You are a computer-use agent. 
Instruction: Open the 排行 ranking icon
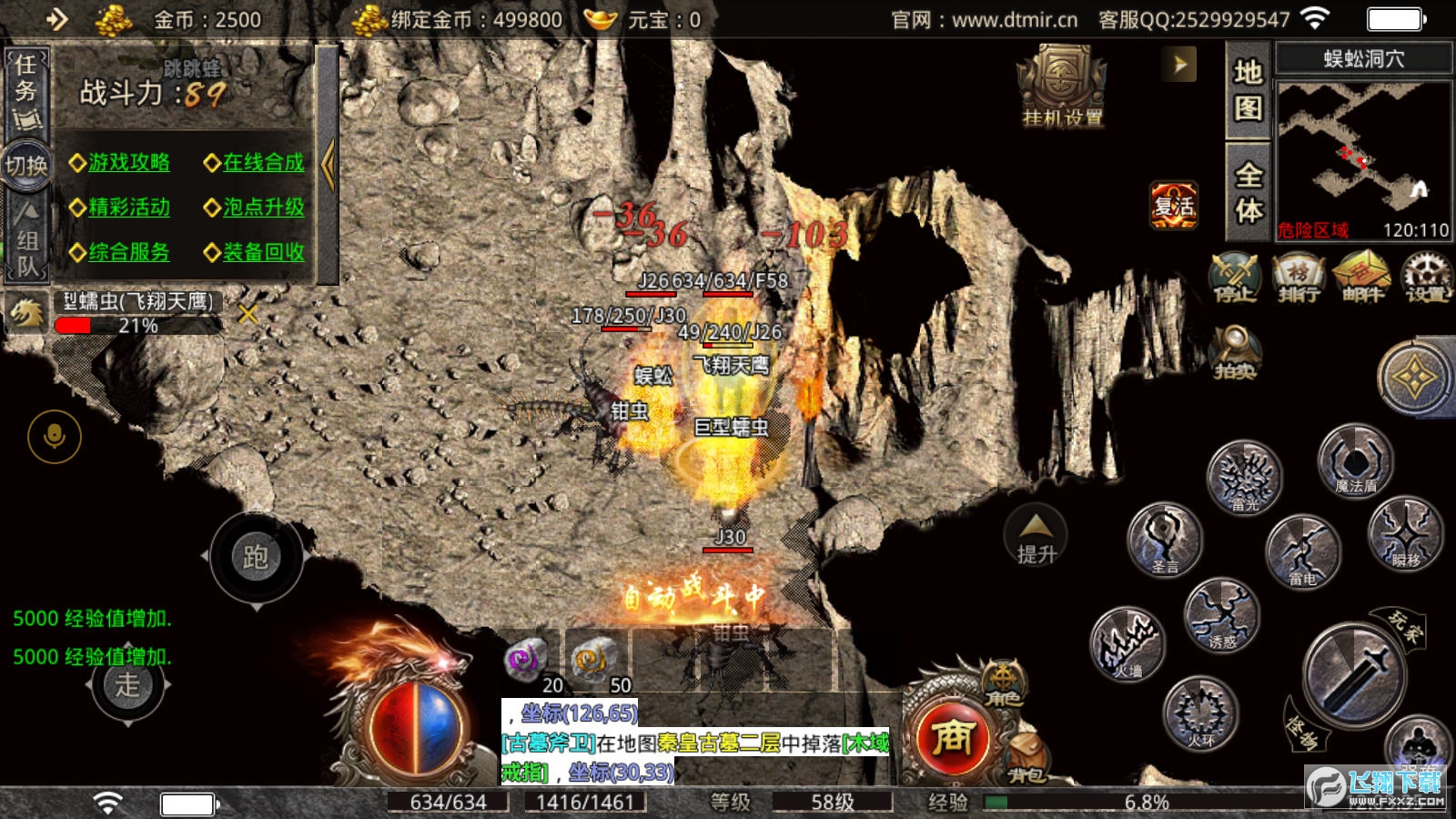1298,278
